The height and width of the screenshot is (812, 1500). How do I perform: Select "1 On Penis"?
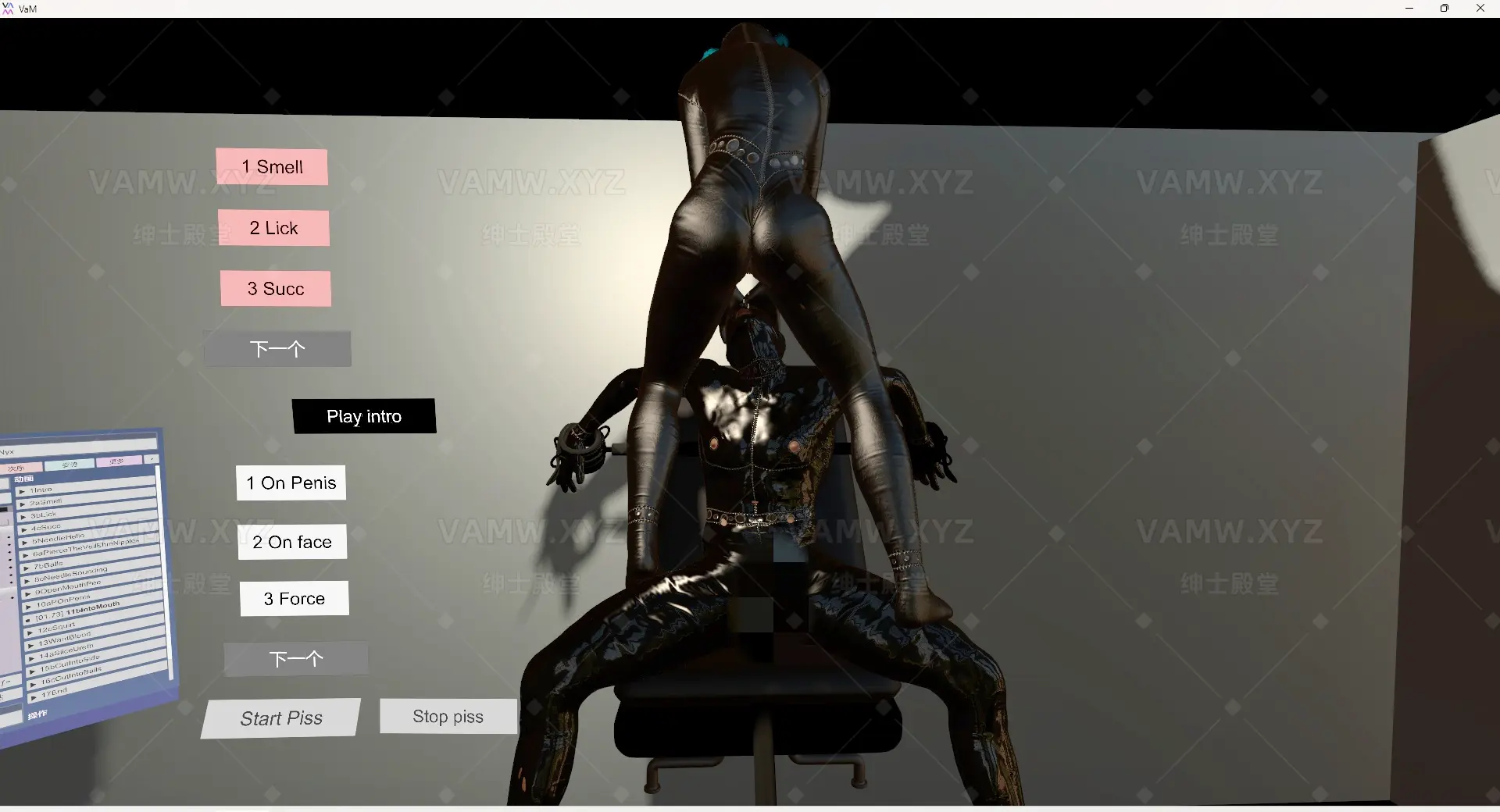[x=290, y=483]
